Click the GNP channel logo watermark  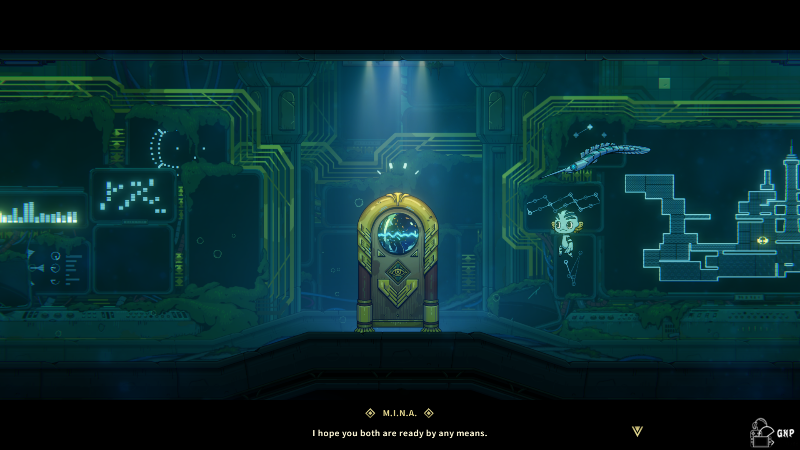coord(772,431)
